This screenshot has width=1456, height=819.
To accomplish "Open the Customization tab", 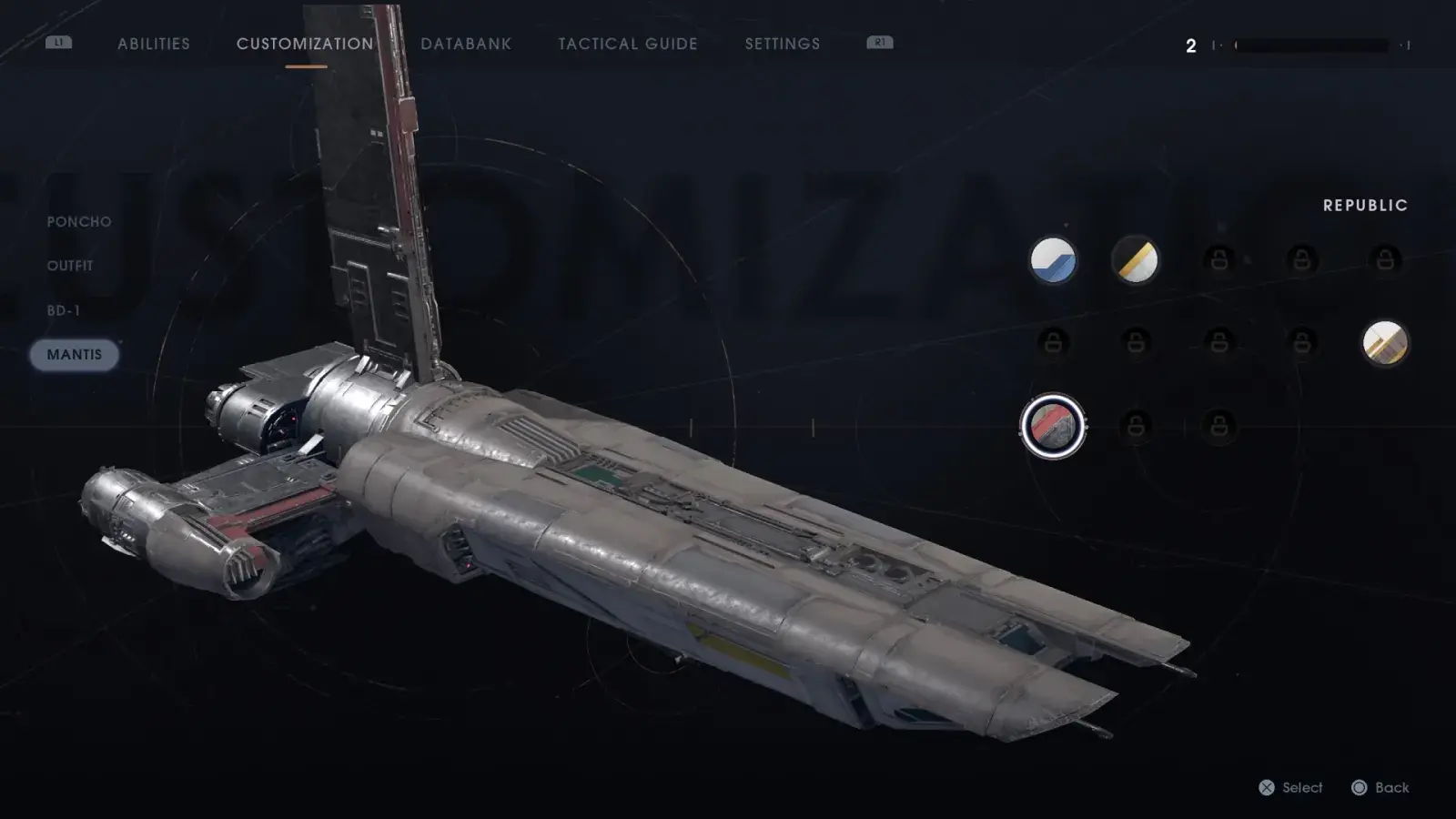I will pos(305,44).
